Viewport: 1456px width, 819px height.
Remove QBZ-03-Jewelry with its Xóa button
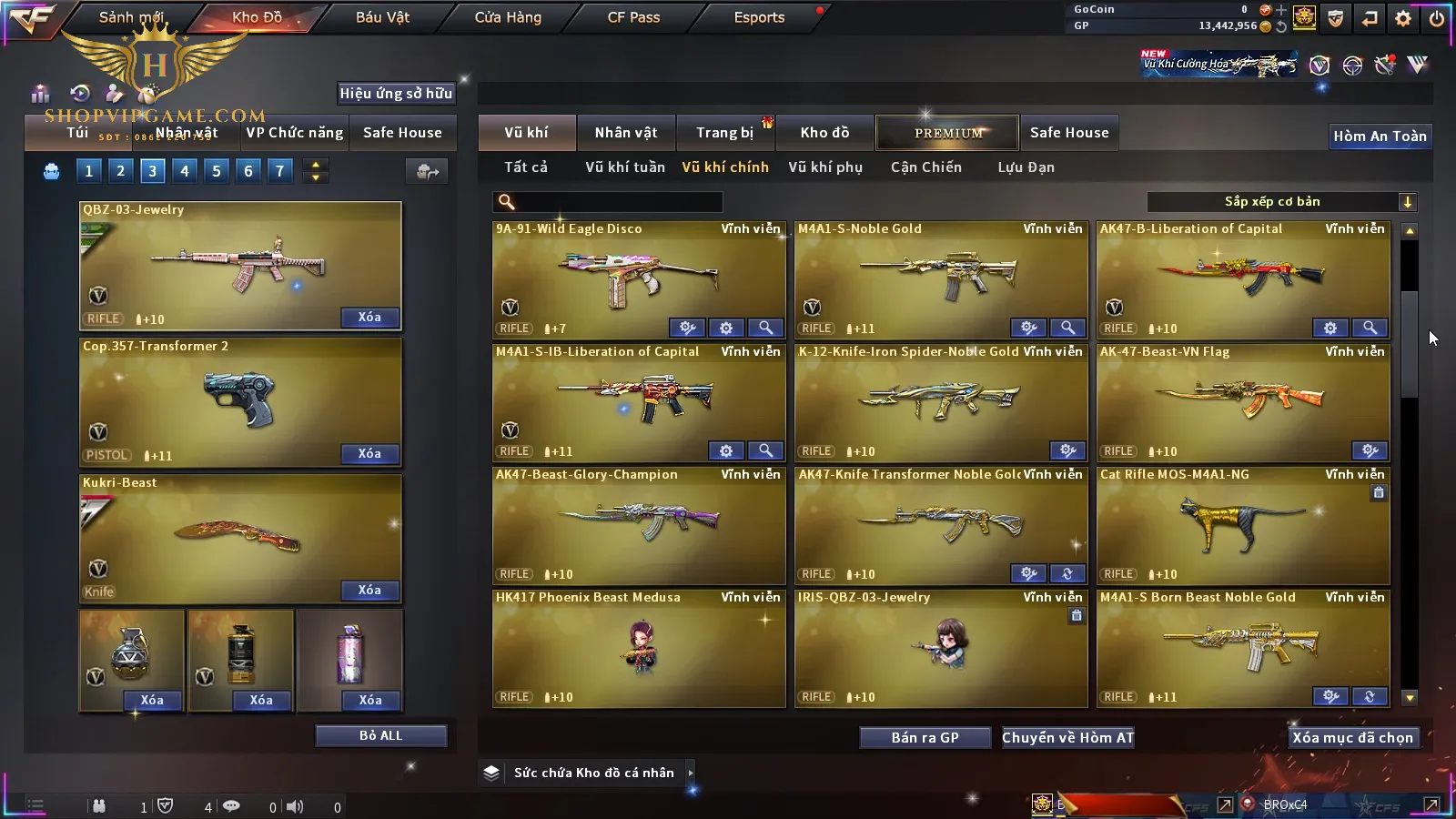point(369,318)
